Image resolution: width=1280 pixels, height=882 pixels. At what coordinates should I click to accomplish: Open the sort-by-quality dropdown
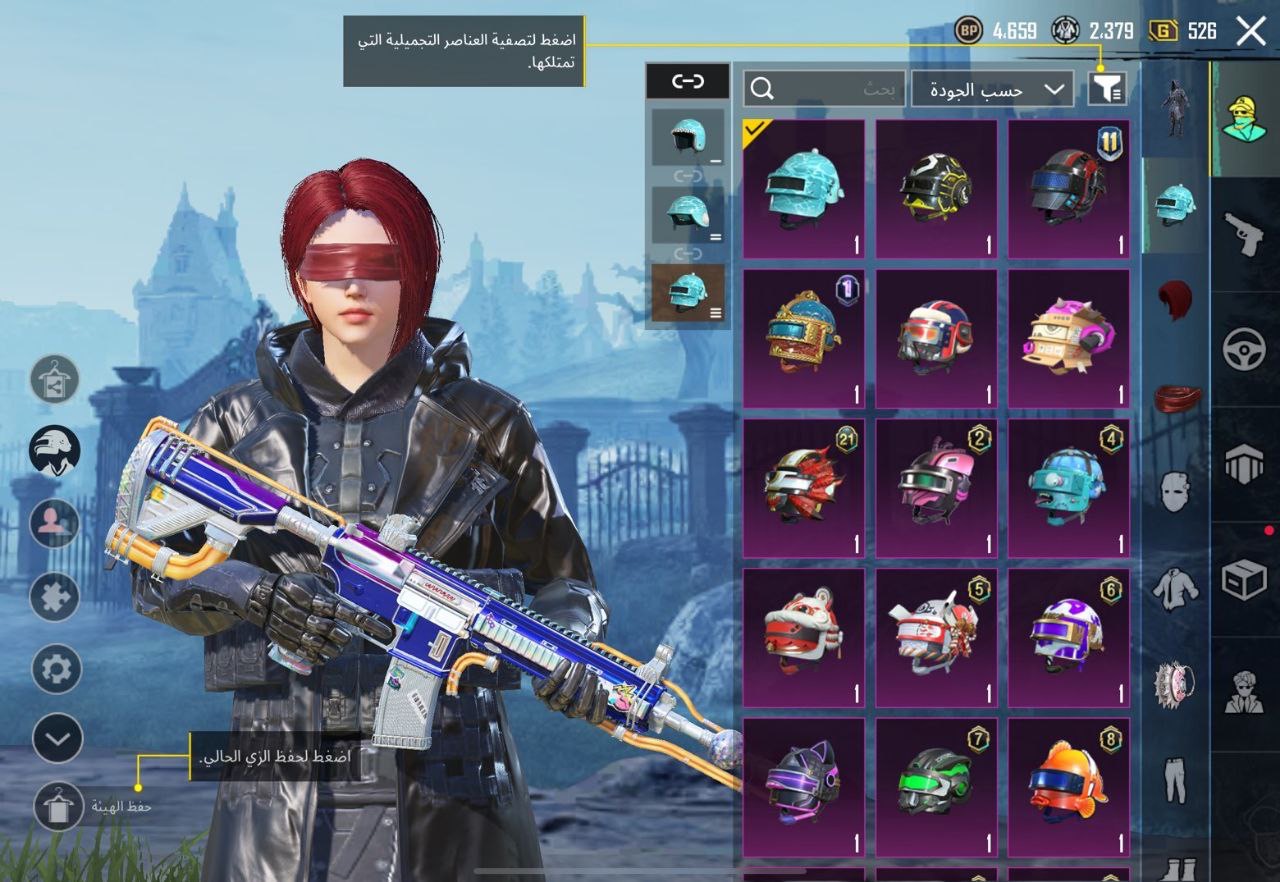995,89
